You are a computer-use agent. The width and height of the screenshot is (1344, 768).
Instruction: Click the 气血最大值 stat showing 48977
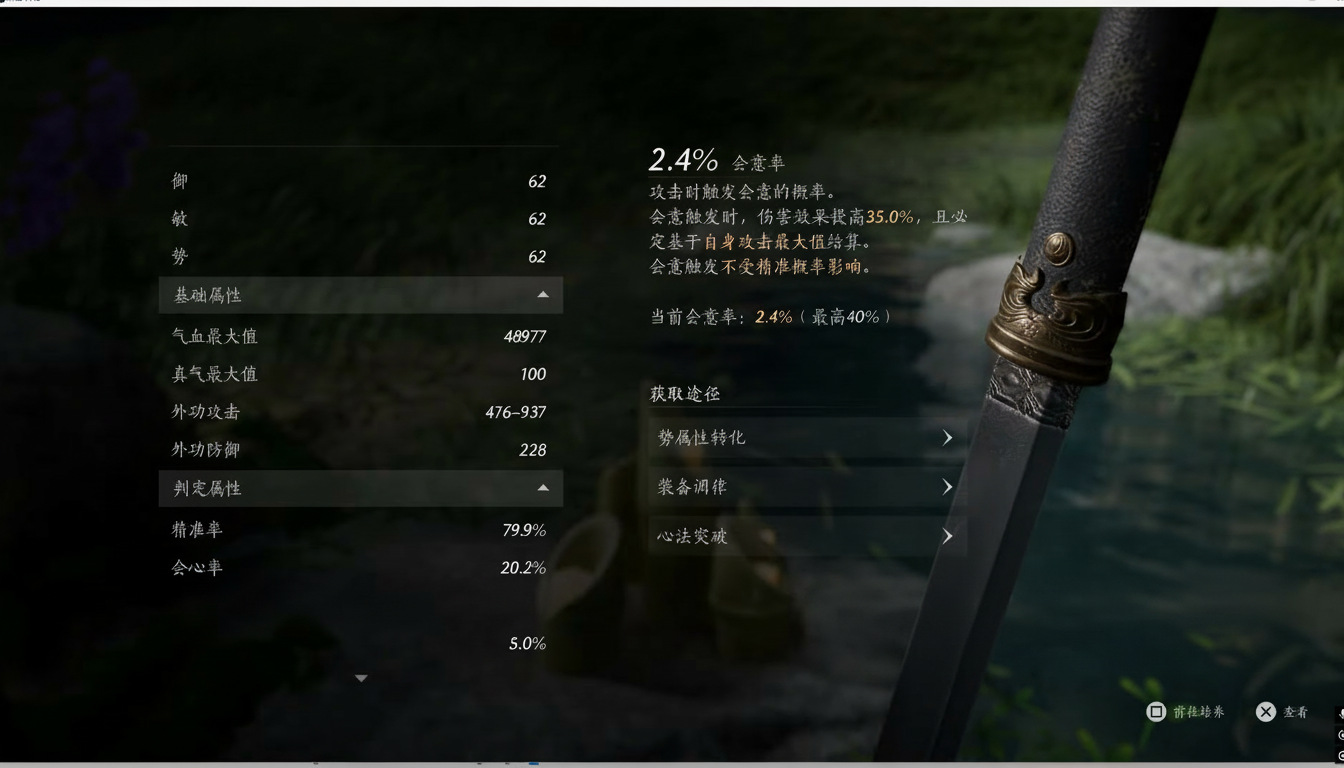360,336
